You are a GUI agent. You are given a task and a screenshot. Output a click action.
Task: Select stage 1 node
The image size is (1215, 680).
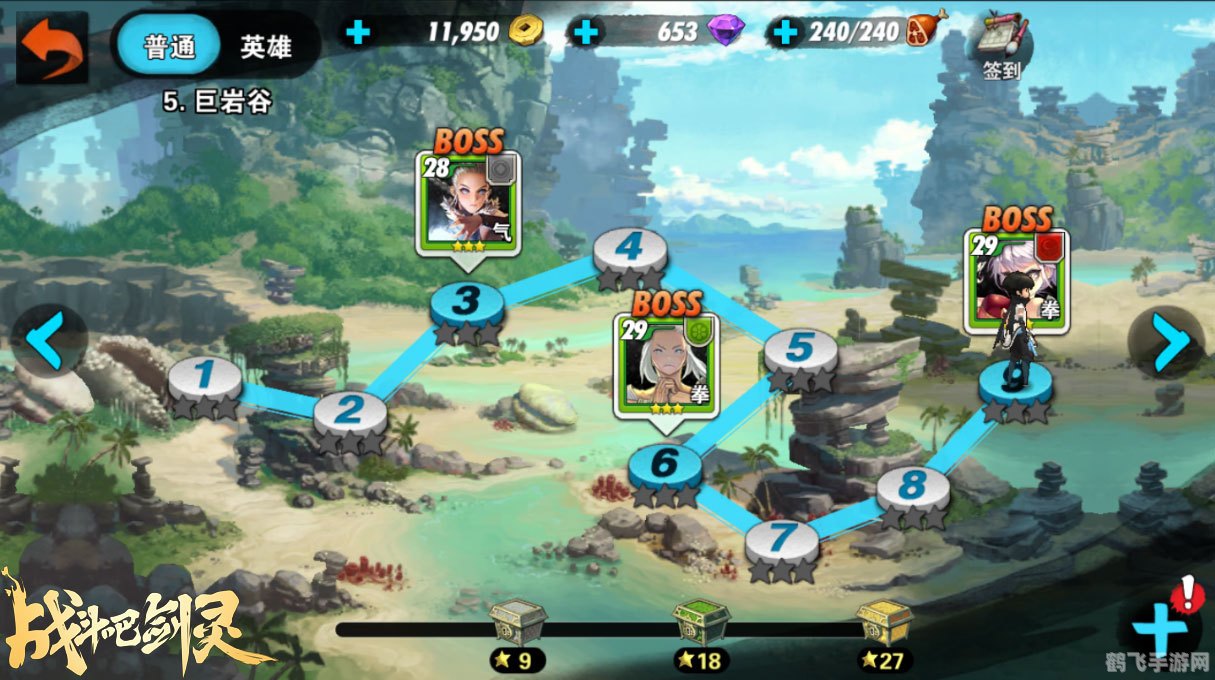(205, 378)
